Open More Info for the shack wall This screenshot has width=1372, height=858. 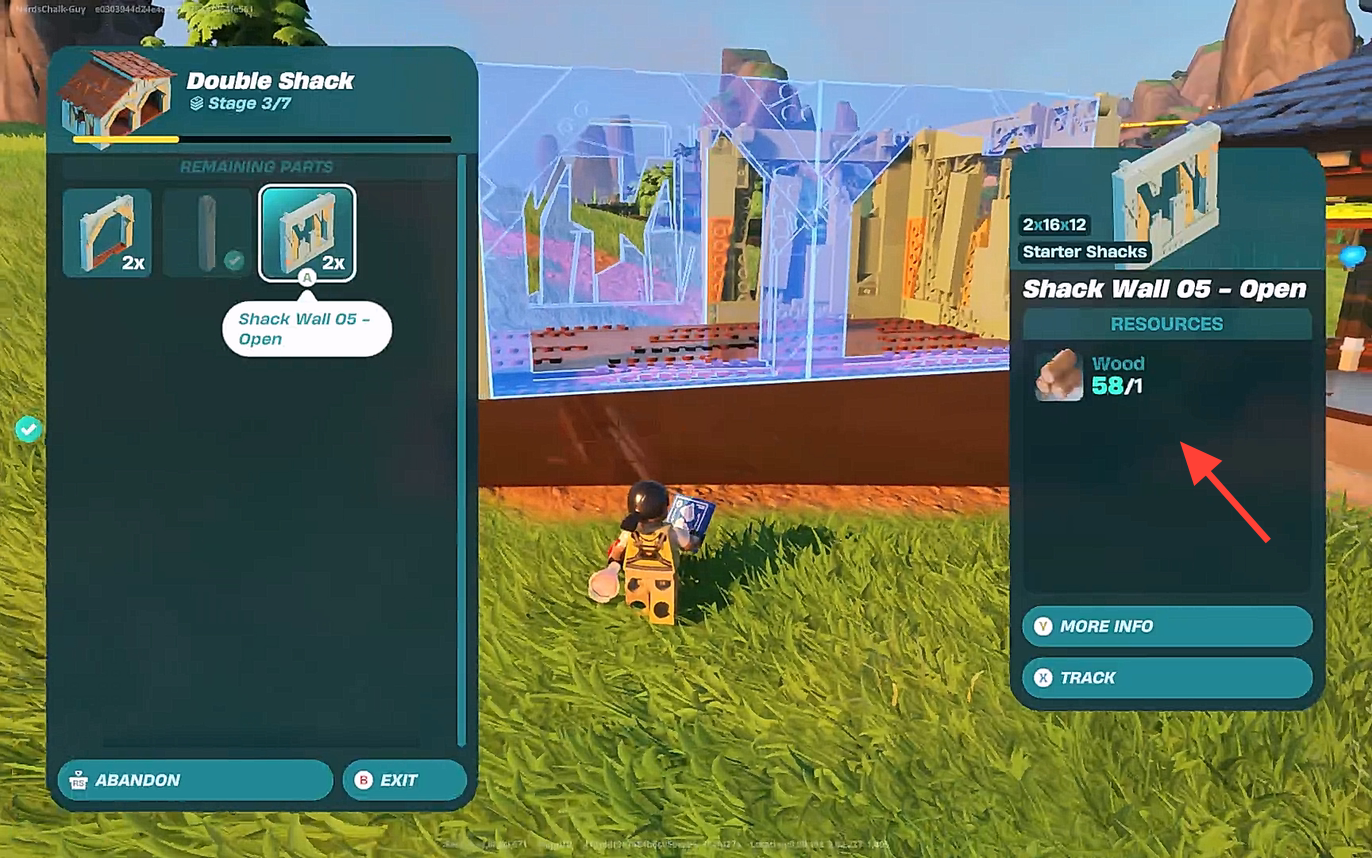(1166, 626)
